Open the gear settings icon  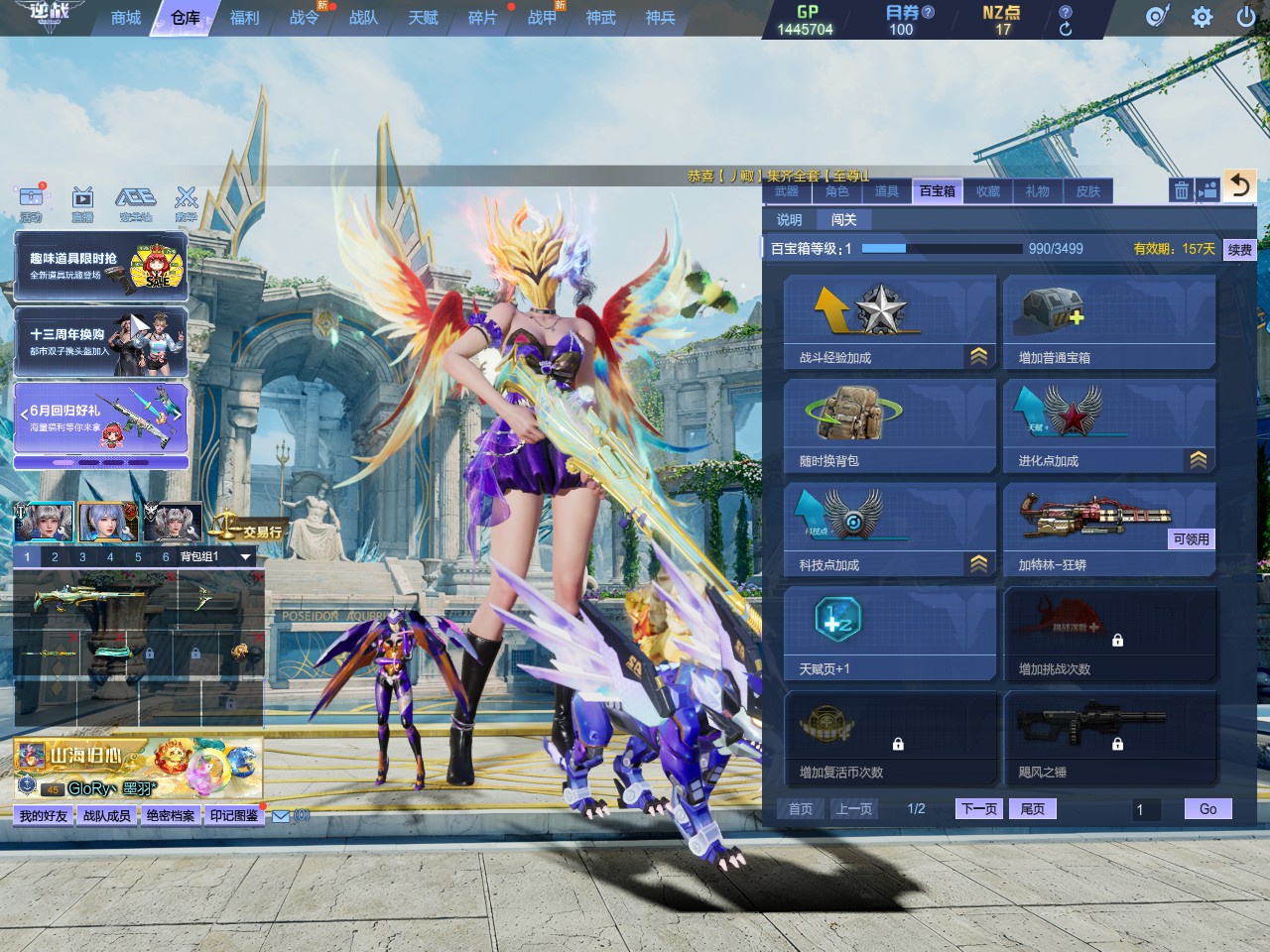click(x=1202, y=17)
